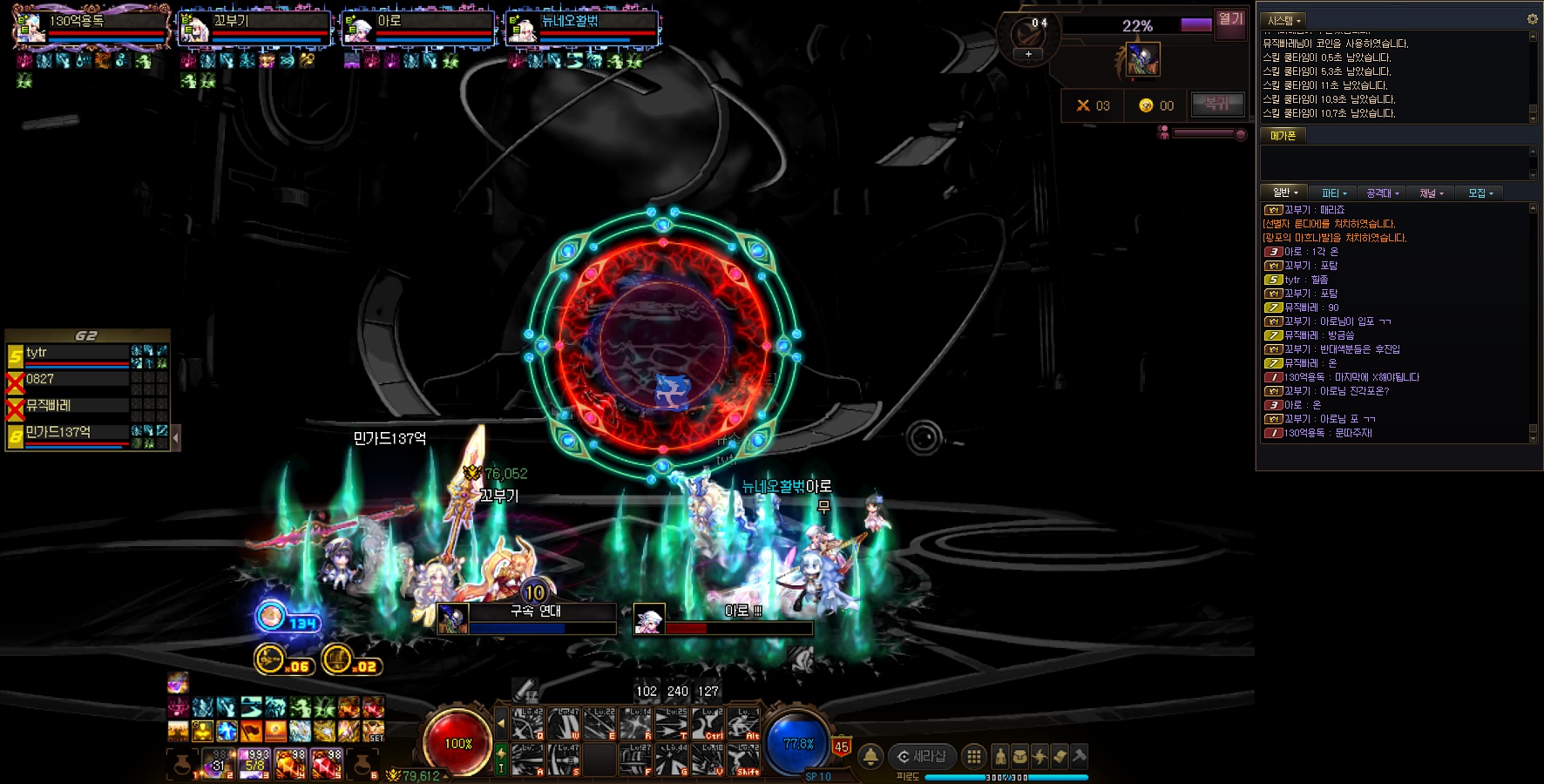Switch to the 파티 chat tab

point(1333,193)
